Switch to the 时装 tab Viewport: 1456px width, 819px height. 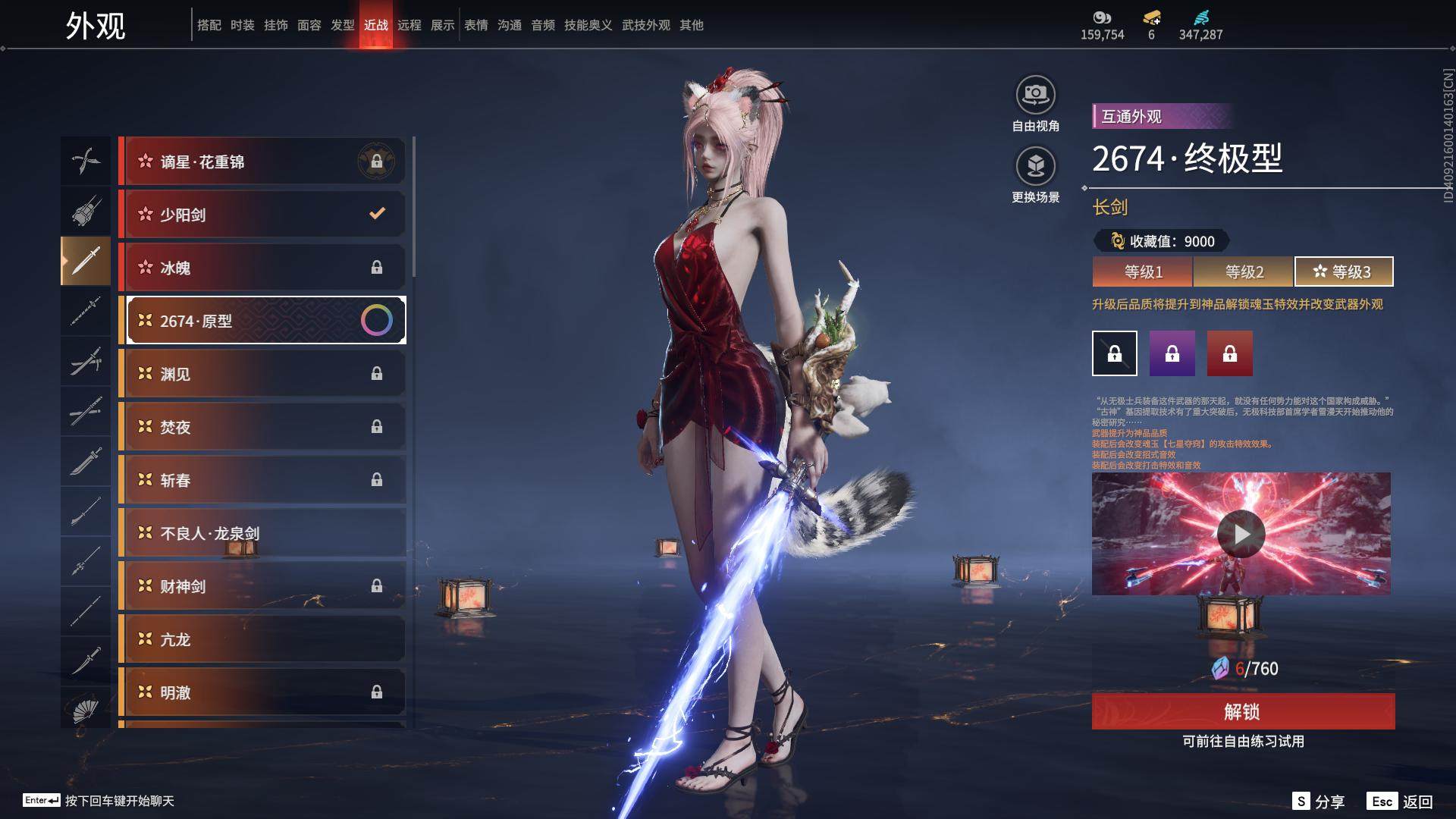(x=243, y=25)
